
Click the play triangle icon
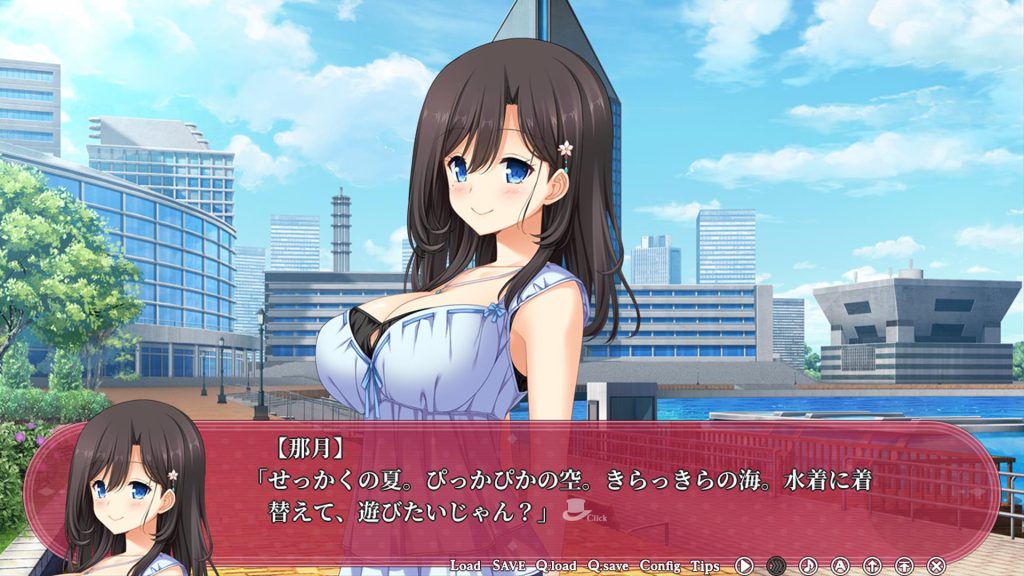click(744, 566)
